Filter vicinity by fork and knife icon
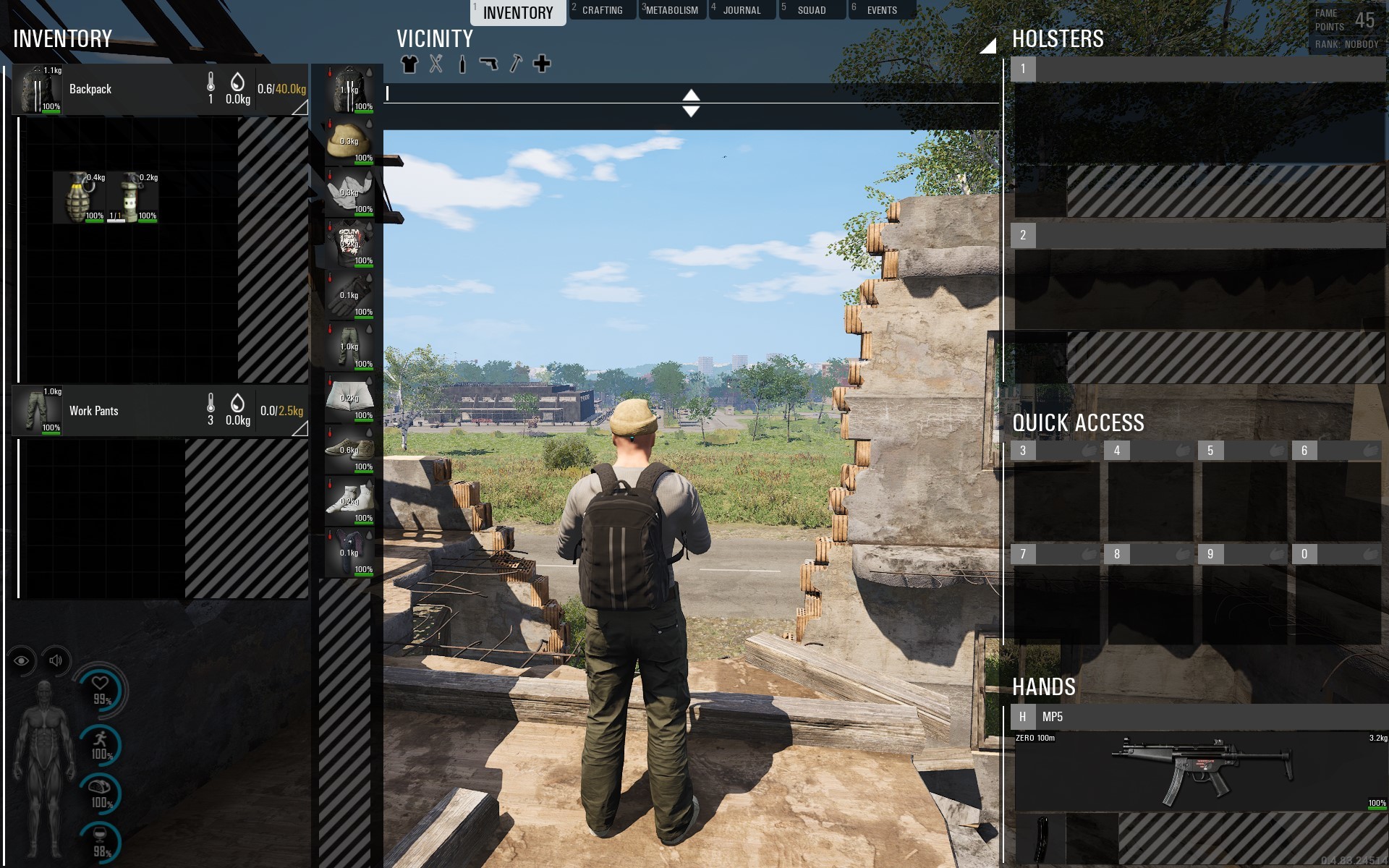Screen dimensions: 1389x868 pyautogui.click(x=436, y=64)
